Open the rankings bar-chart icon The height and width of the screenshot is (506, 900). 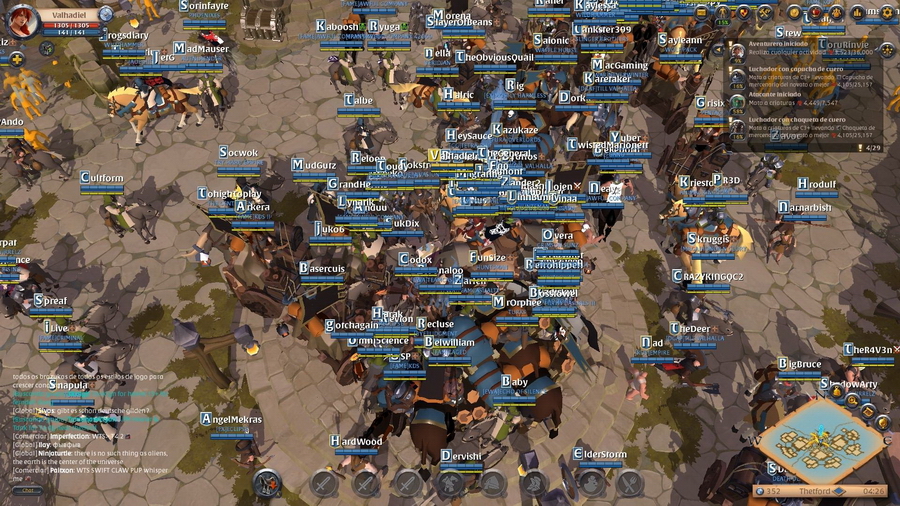pyautogui.click(x=860, y=13)
